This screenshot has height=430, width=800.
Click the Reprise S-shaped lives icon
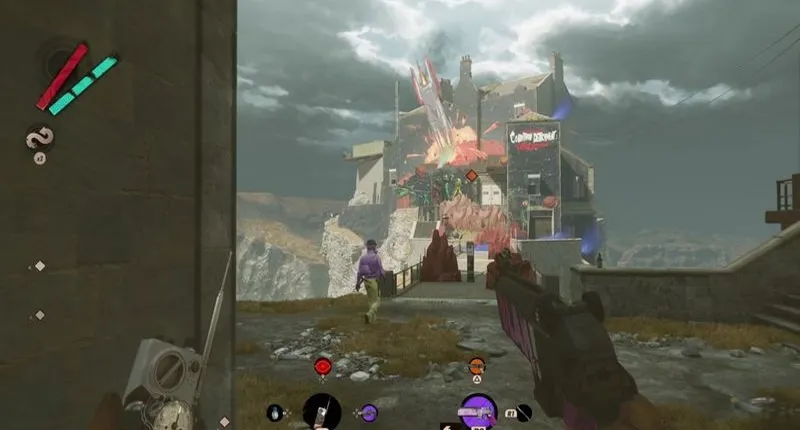coord(40,137)
